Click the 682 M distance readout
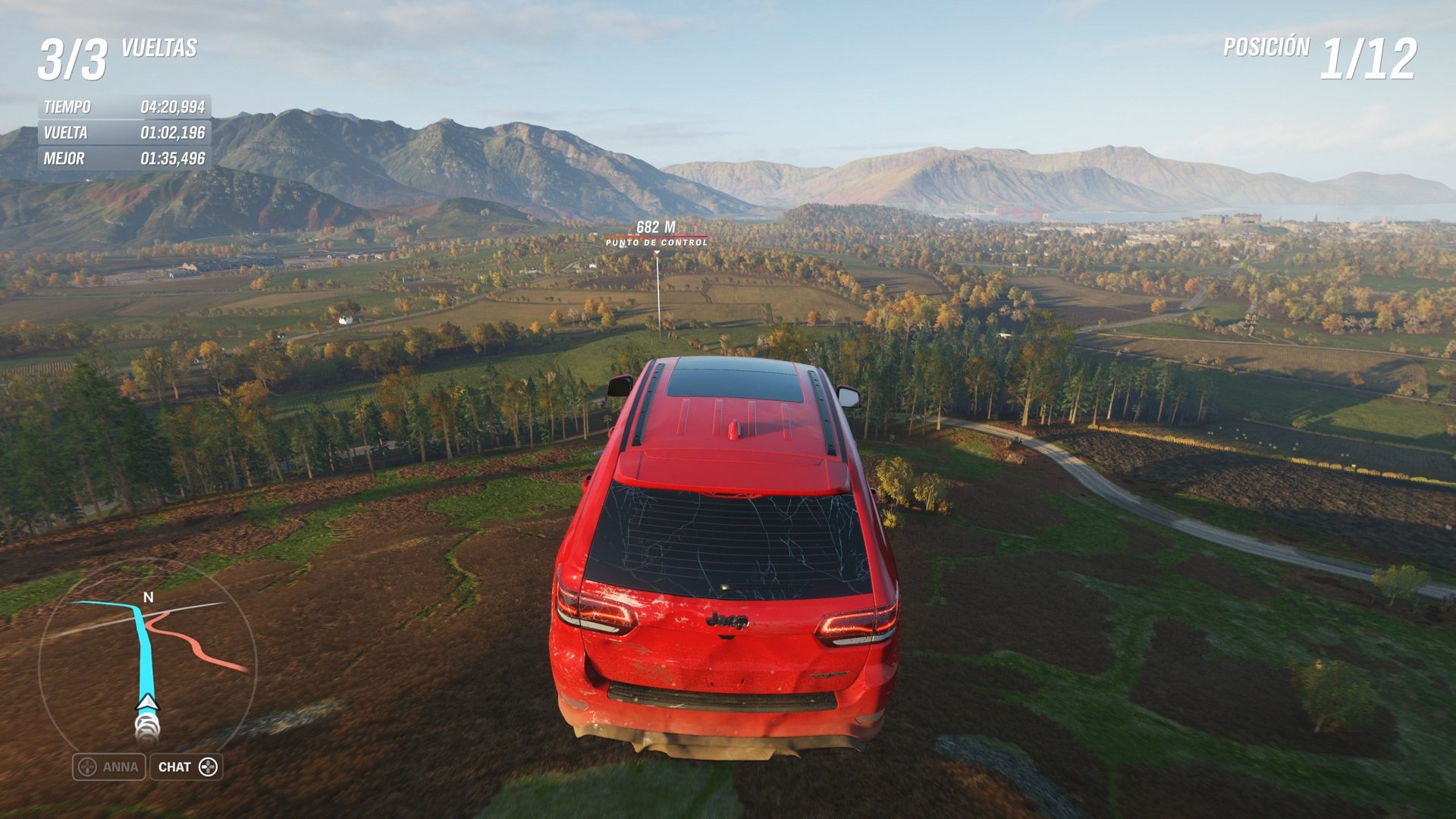1456x819 pixels. [x=657, y=225]
